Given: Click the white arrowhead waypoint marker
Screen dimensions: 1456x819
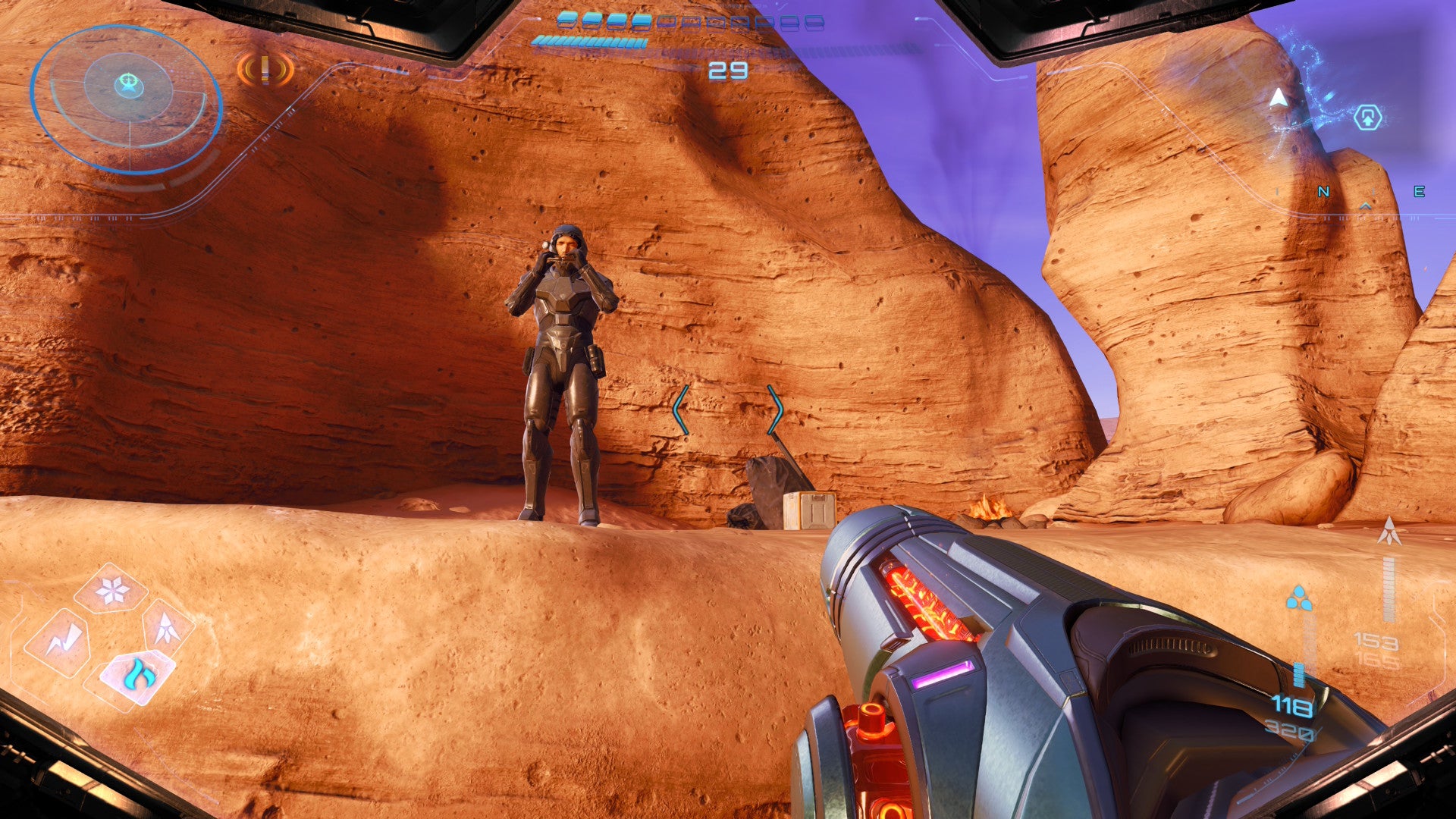Looking at the screenshot, I should coord(1279,99).
